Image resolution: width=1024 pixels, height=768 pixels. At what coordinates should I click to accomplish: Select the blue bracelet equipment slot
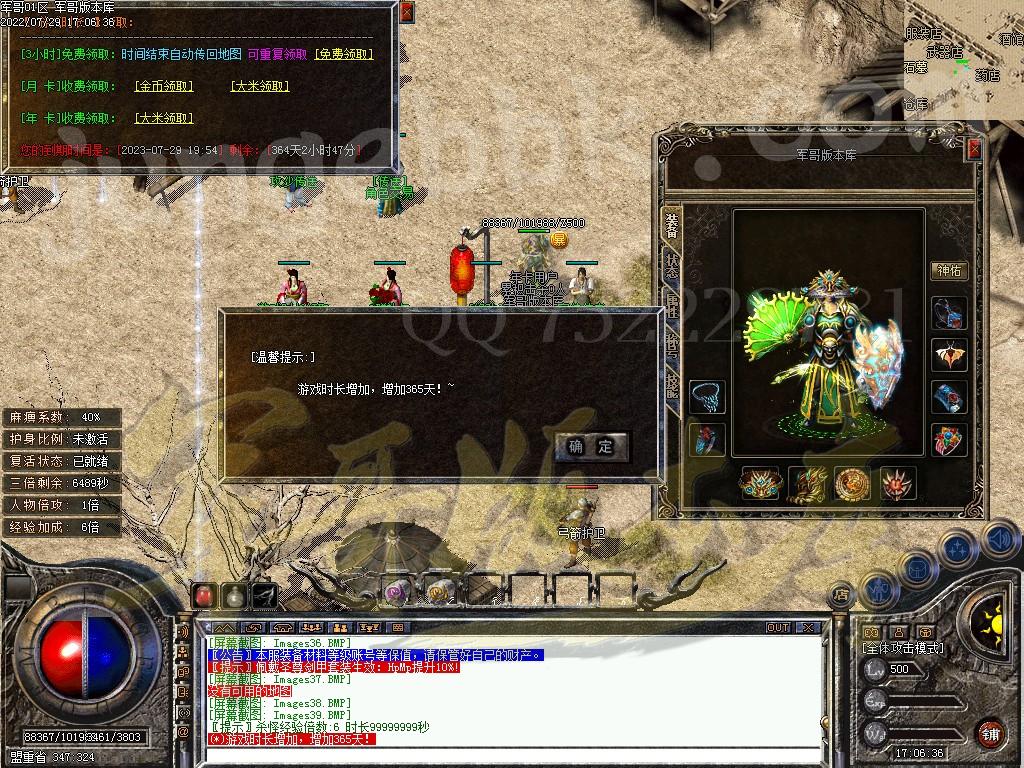point(949,397)
